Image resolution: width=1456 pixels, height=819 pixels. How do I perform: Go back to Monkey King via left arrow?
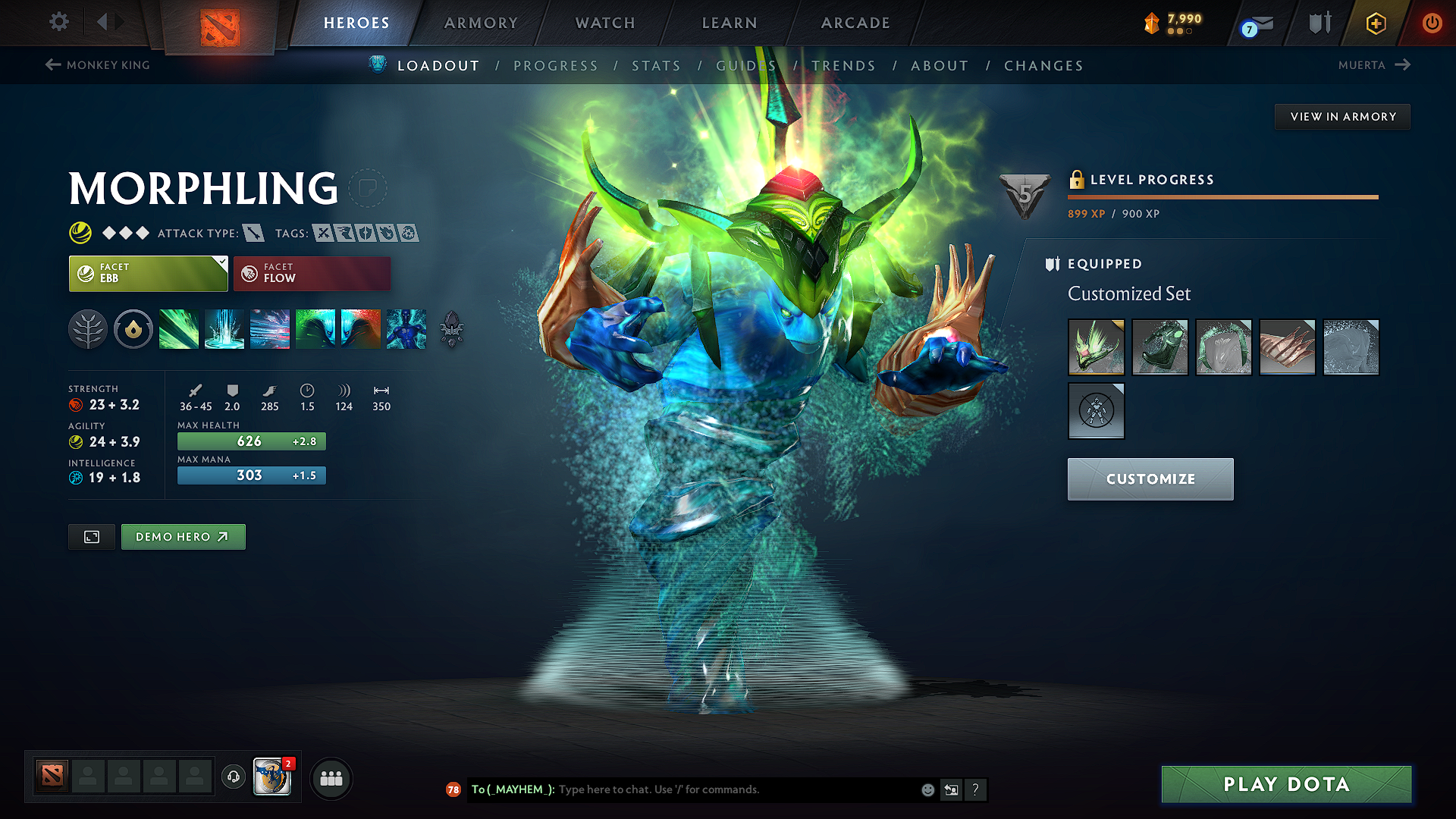[52, 65]
